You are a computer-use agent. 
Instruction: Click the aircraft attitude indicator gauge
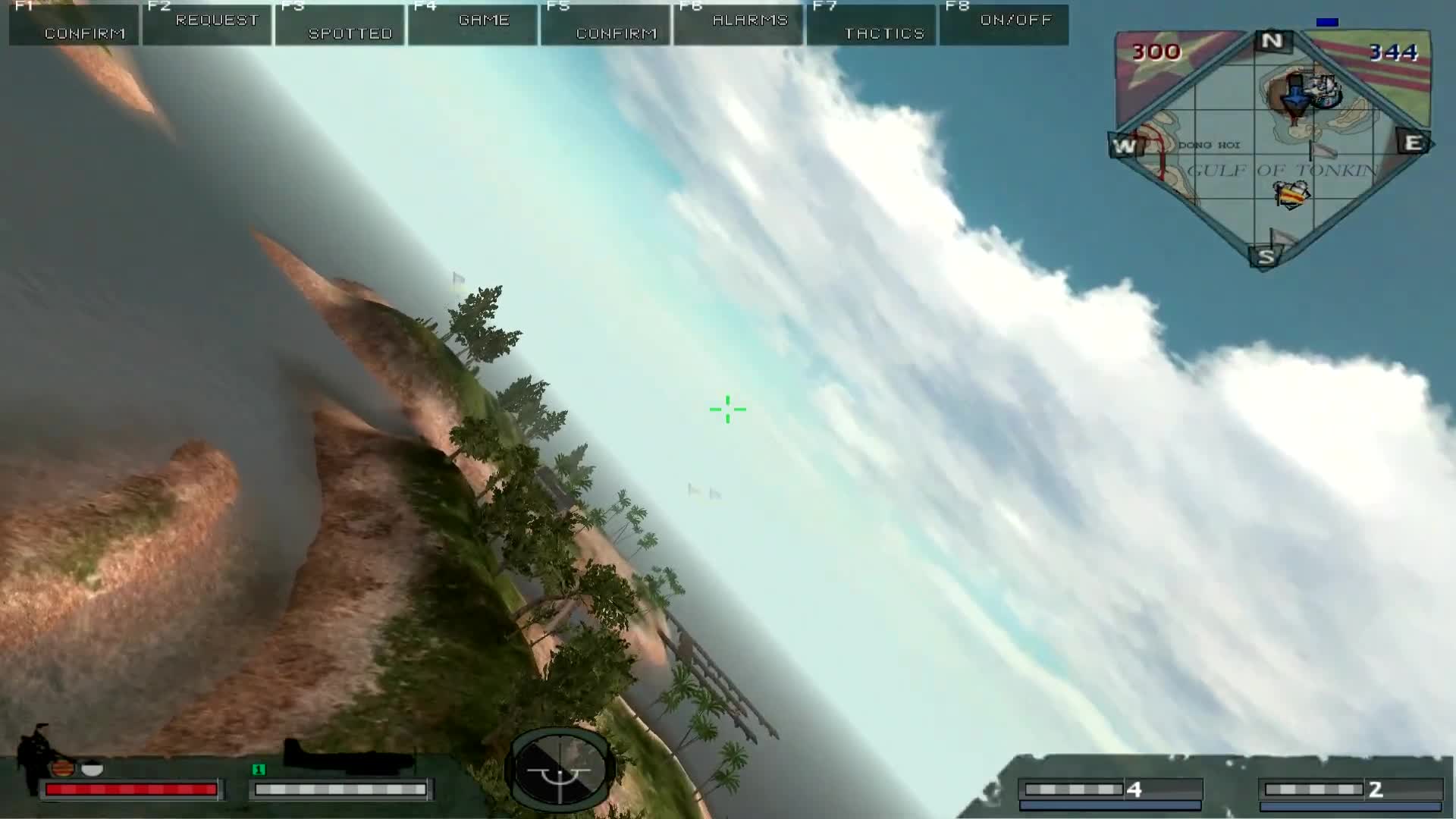point(560,769)
